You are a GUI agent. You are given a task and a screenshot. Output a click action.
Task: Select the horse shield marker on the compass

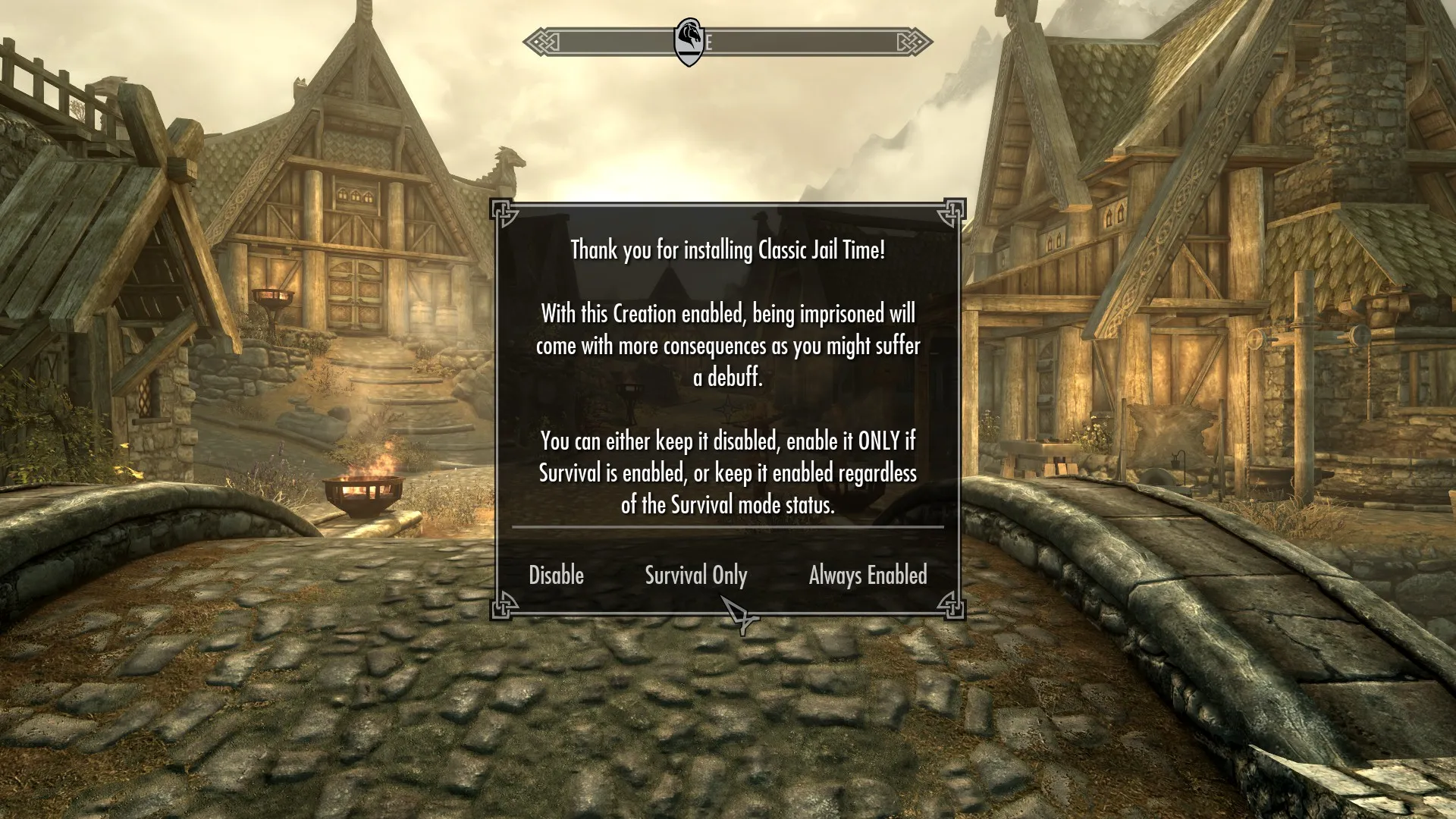pyautogui.click(x=689, y=39)
